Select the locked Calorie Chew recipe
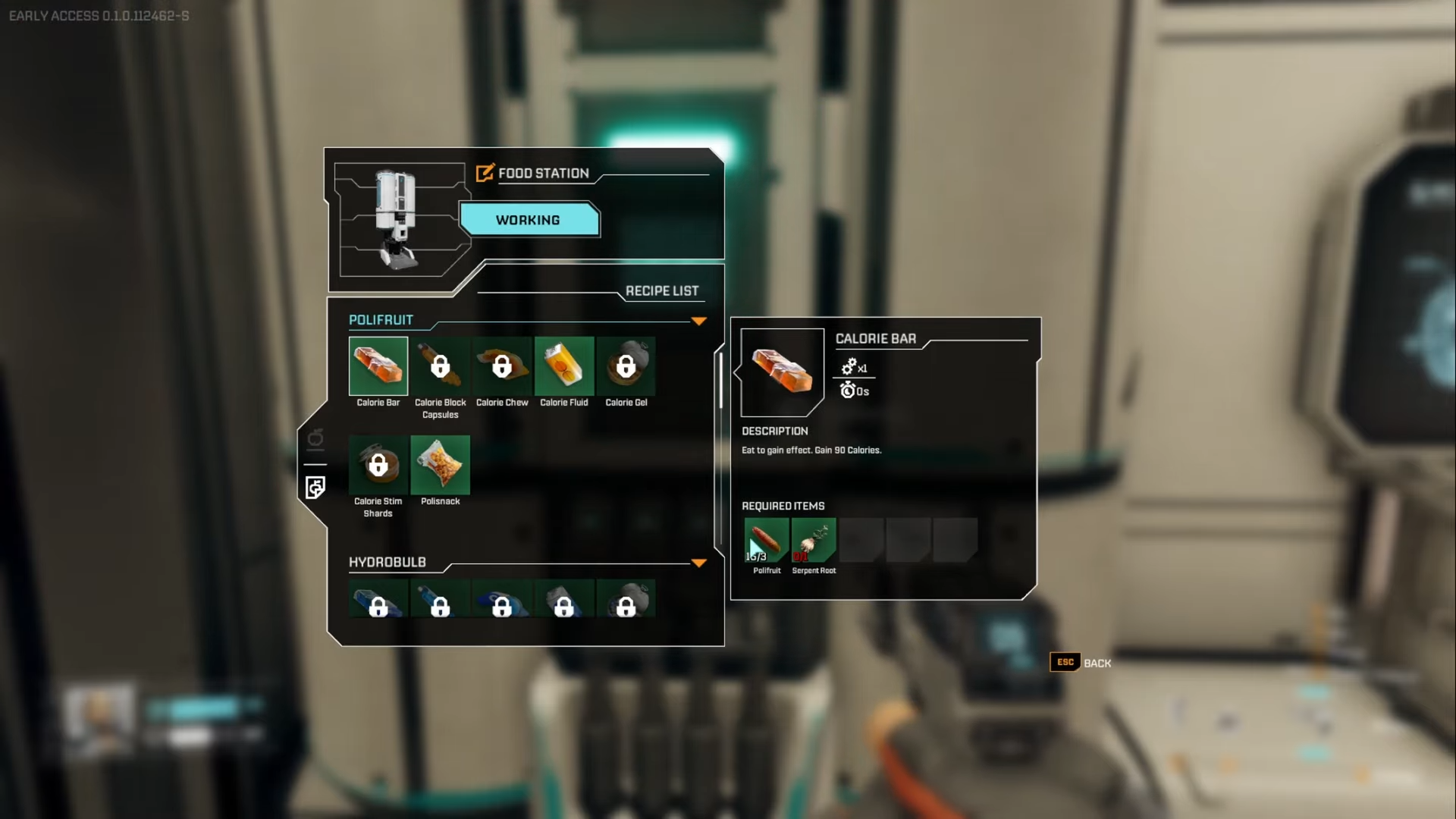 coord(502,366)
